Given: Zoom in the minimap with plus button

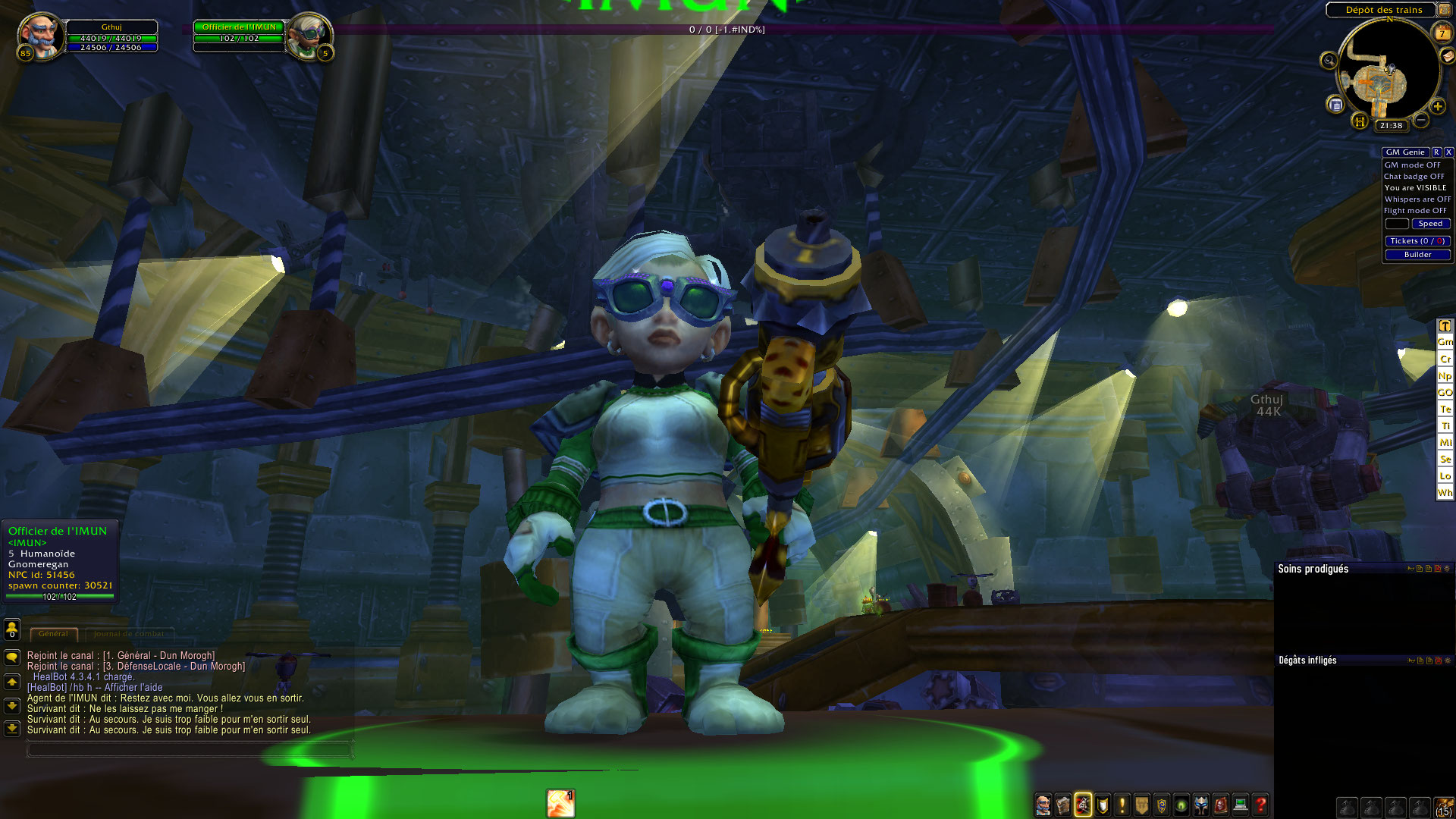Looking at the screenshot, I should point(1437,107).
